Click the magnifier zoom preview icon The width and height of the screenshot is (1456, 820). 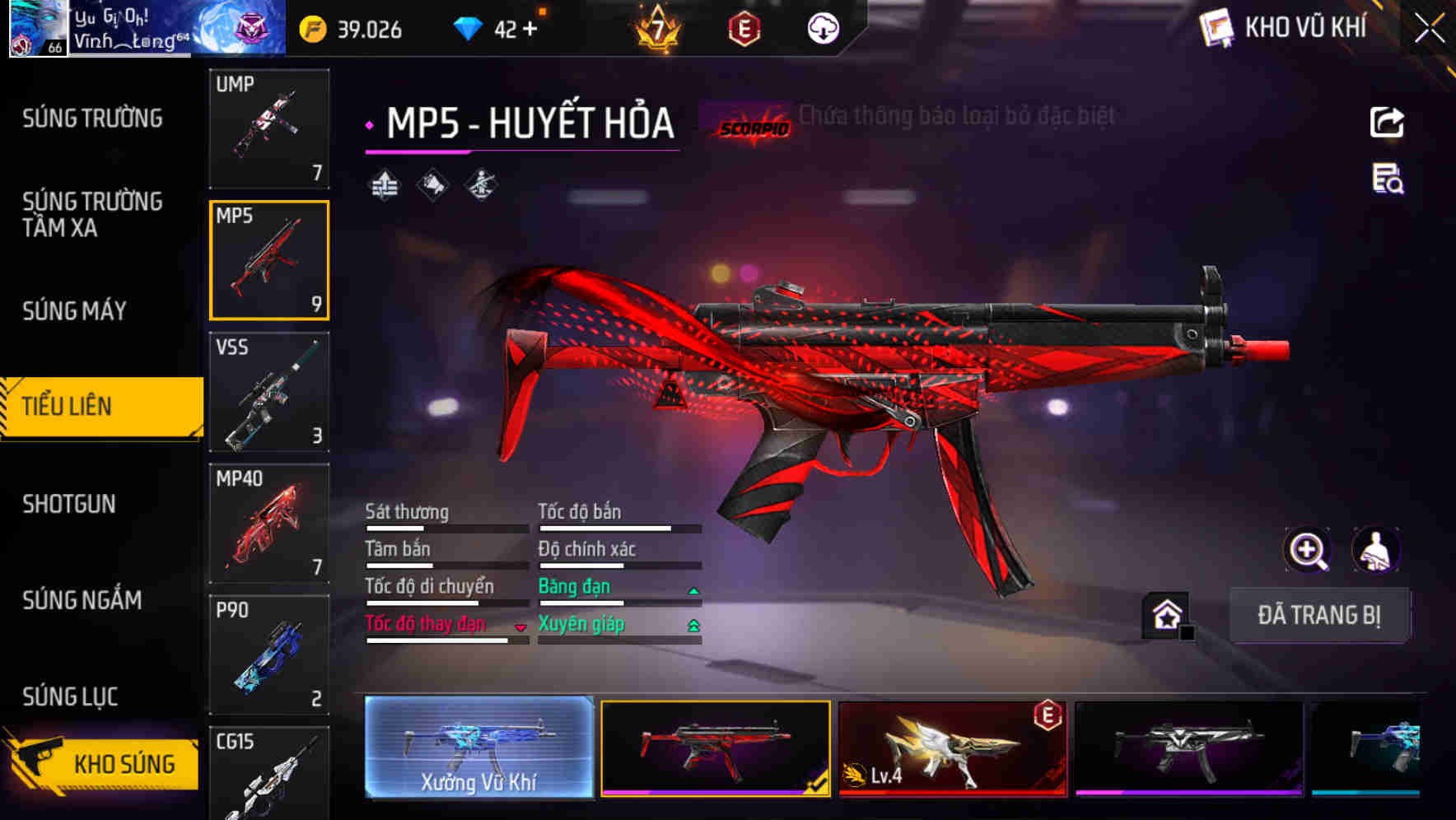(1306, 550)
